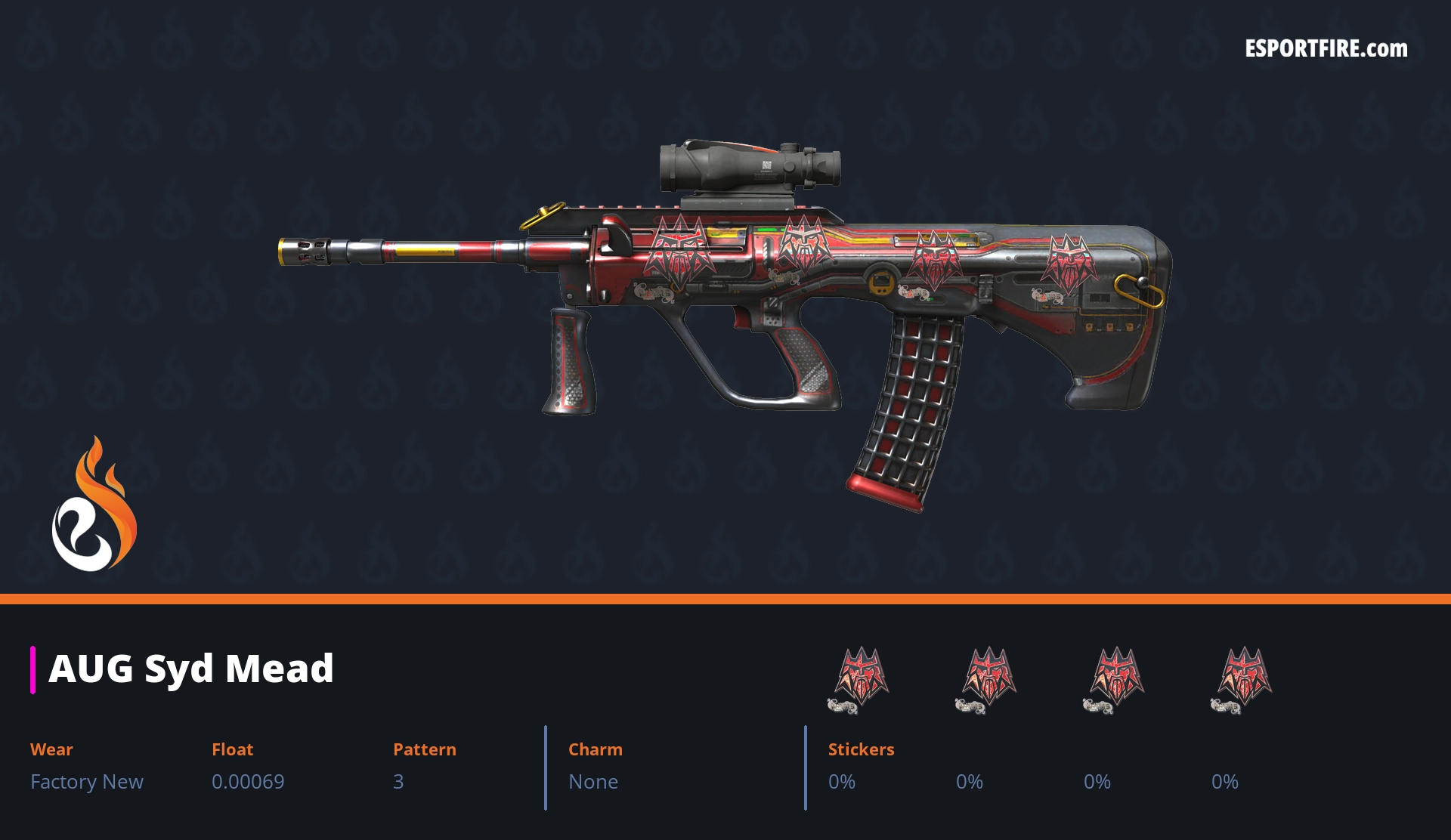Image resolution: width=1451 pixels, height=840 pixels.
Task: Click the Esportfire flame logo
Action: [94, 505]
